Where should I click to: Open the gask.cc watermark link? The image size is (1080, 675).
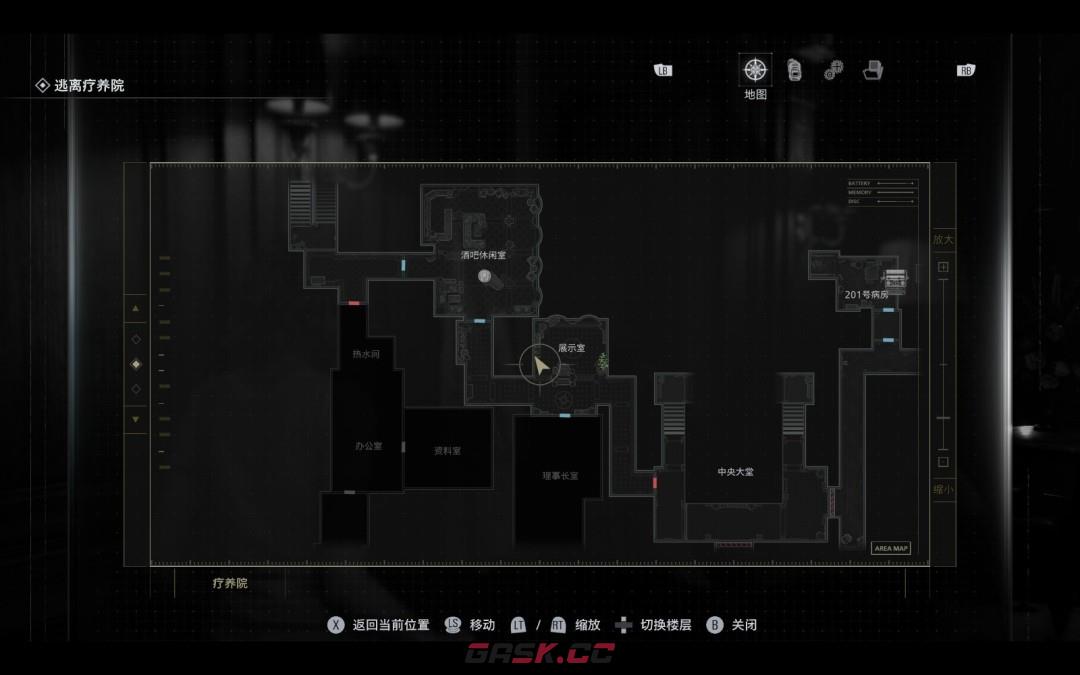tap(540, 653)
